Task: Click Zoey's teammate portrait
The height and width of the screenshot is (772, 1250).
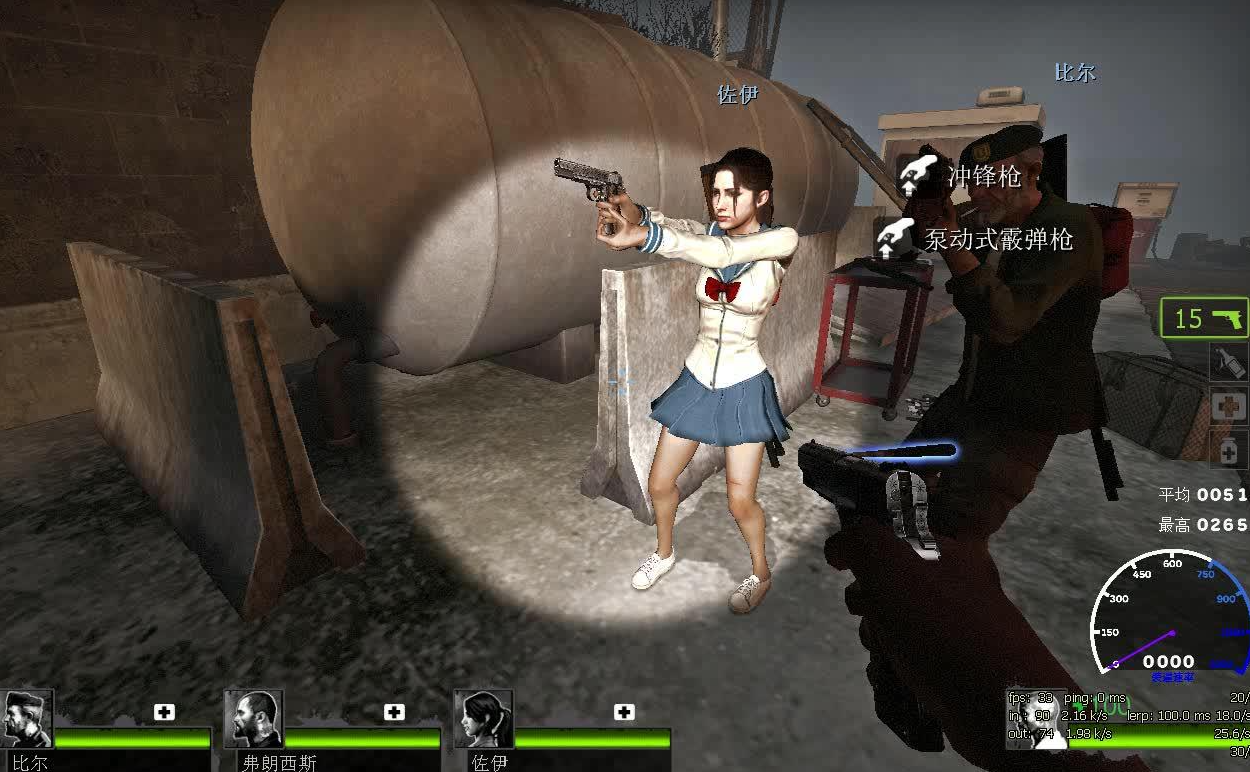Action: pyautogui.click(x=483, y=718)
